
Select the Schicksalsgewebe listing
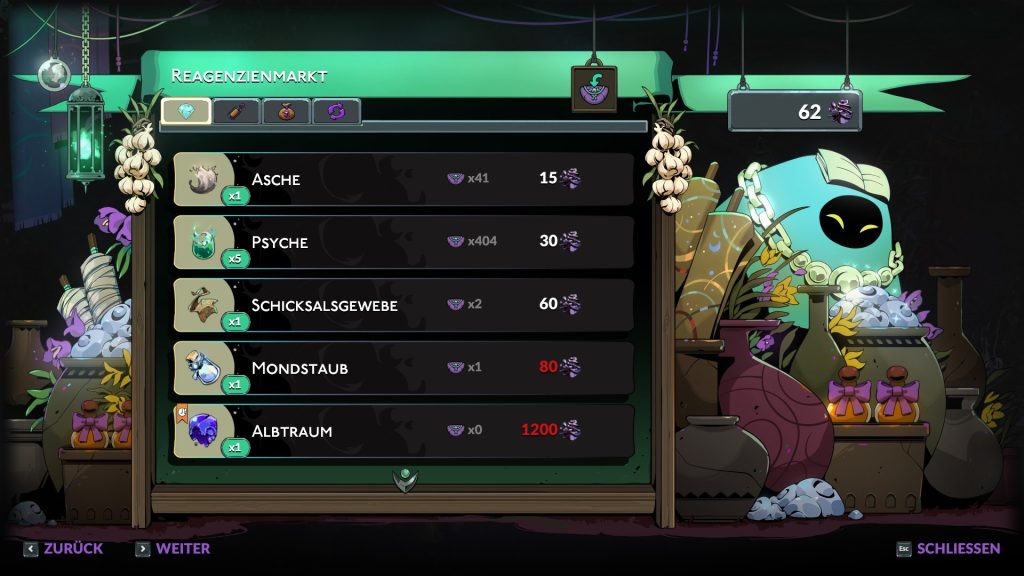[403, 304]
